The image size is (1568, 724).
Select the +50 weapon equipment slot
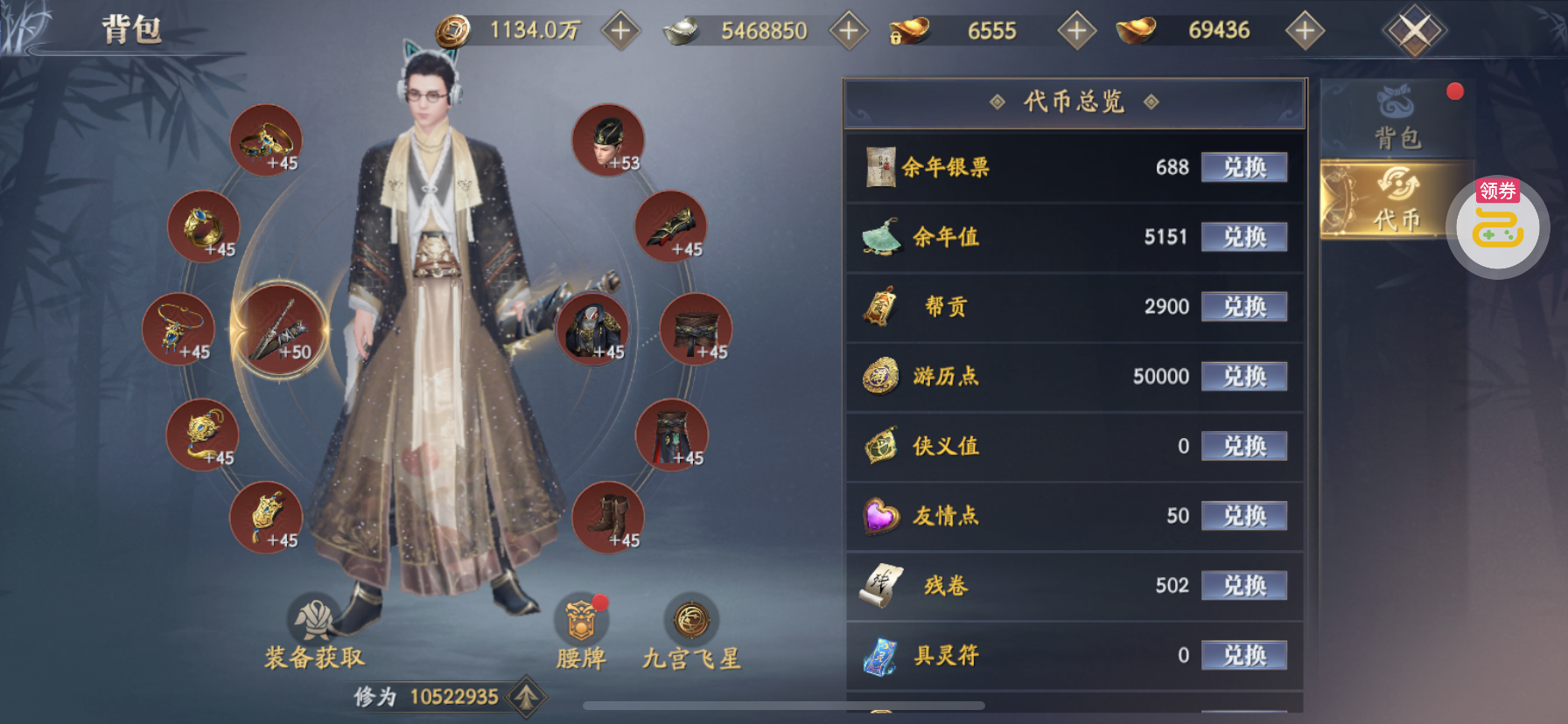[x=280, y=330]
